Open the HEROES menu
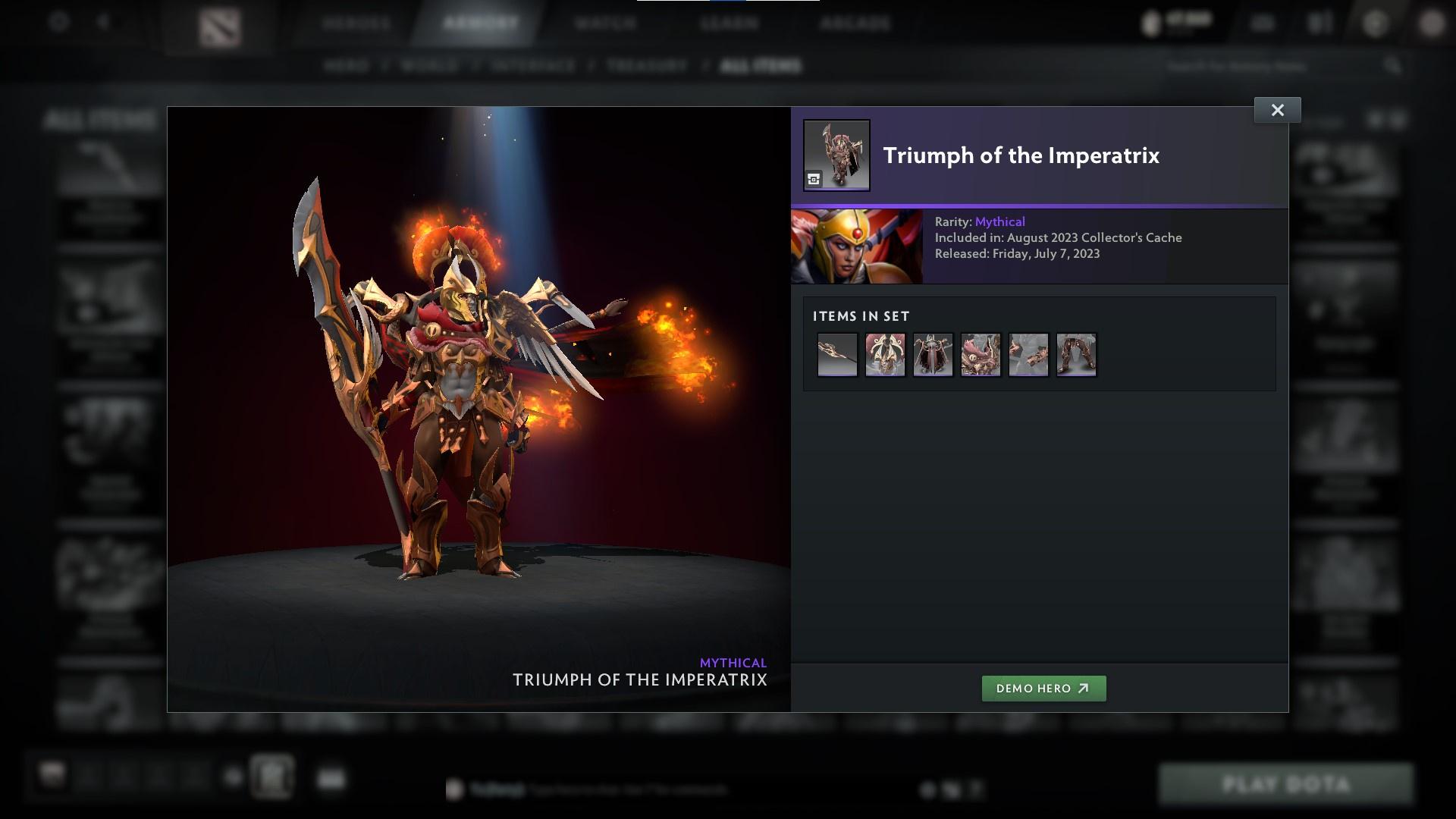This screenshot has height=819, width=1456. tap(356, 23)
